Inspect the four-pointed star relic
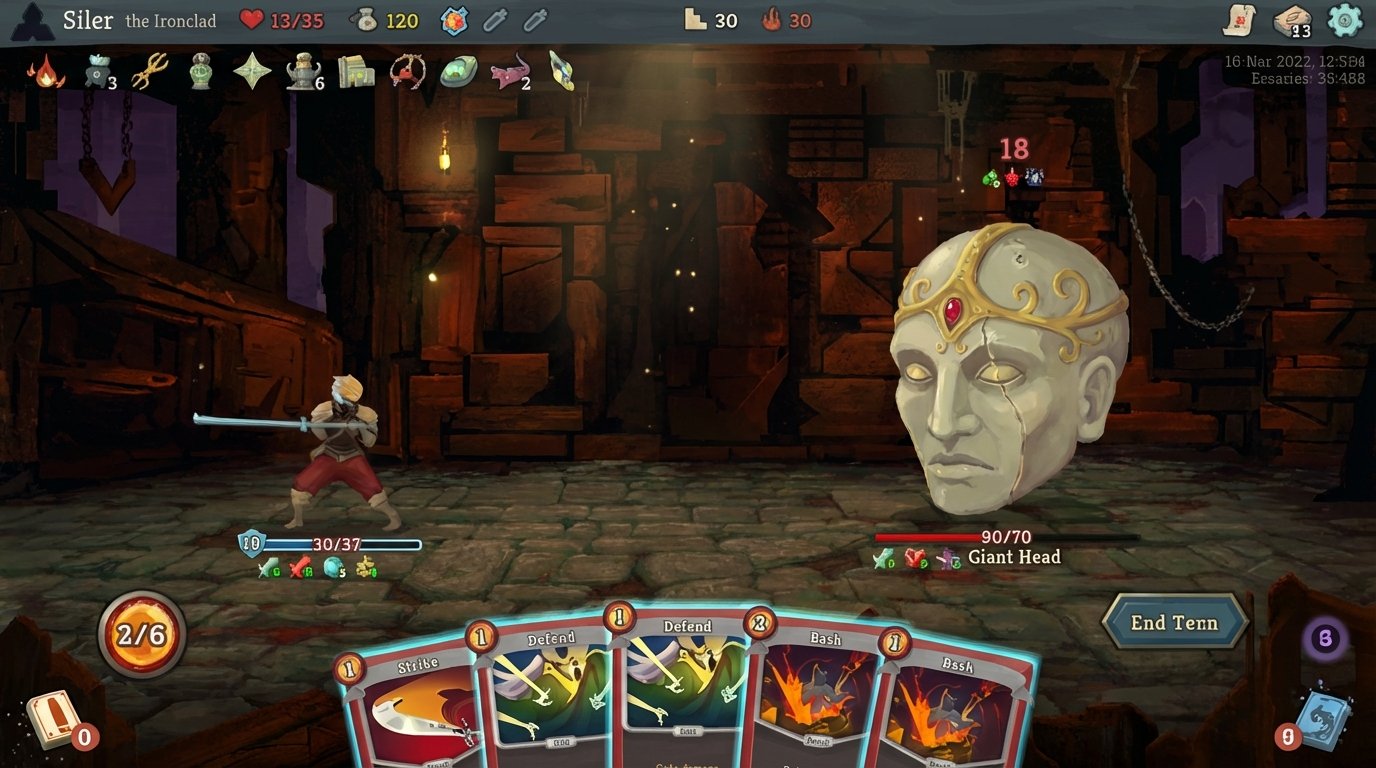1376x768 pixels. 252,71
